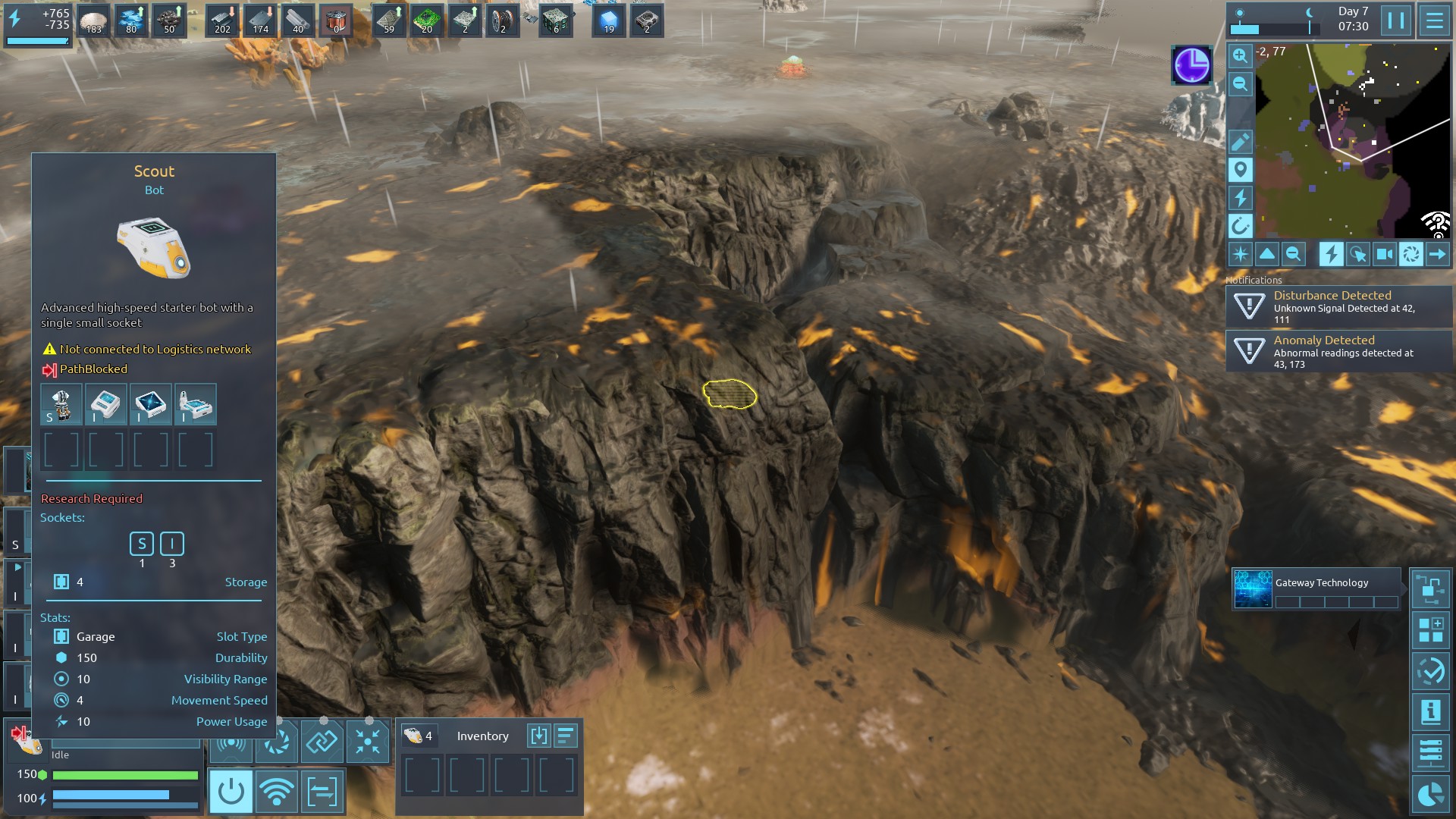Open the Disturbance Detected notification

1338,307
